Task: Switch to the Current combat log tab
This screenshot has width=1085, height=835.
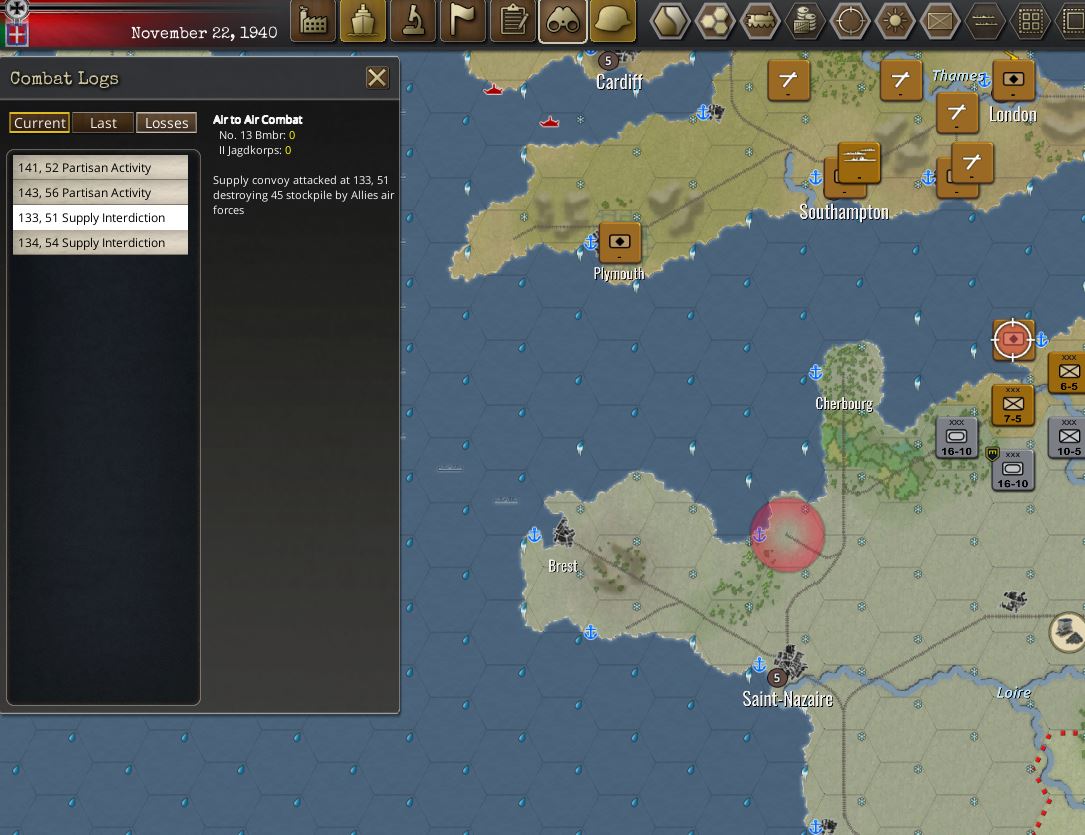Action: point(40,122)
